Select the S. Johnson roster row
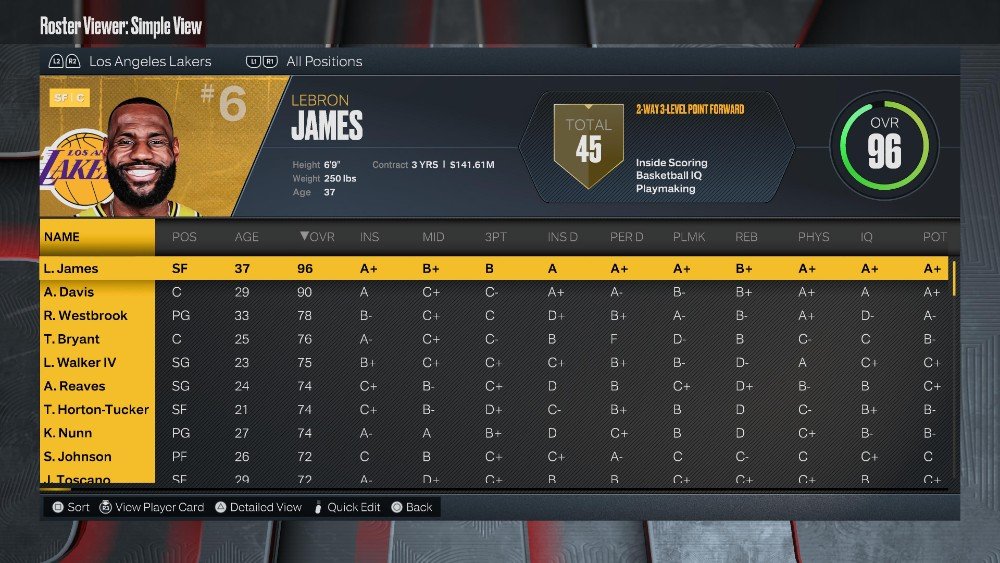Screen dimensions: 1000x563 (76, 456)
